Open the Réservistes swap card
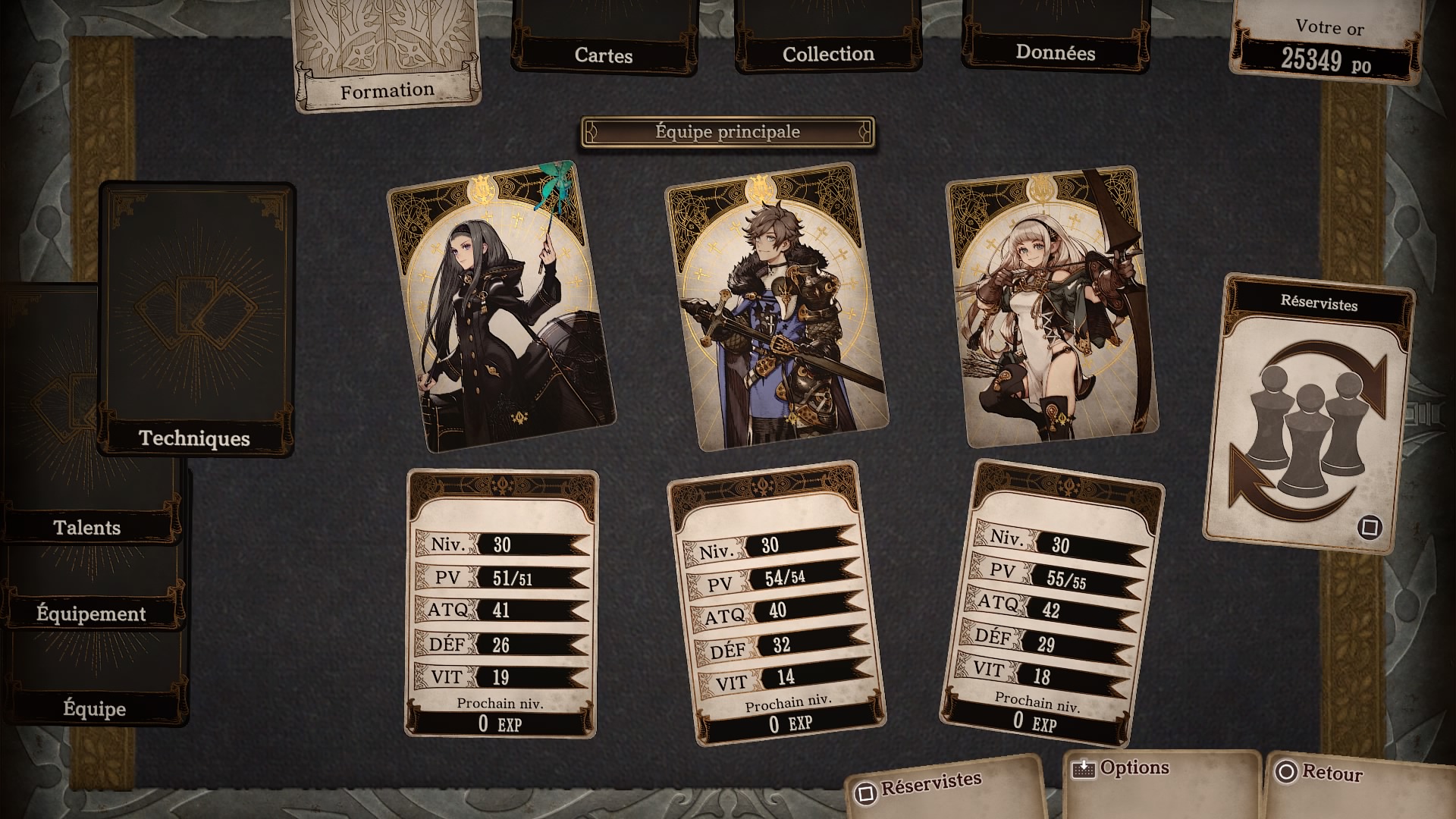 coord(1308,413)
